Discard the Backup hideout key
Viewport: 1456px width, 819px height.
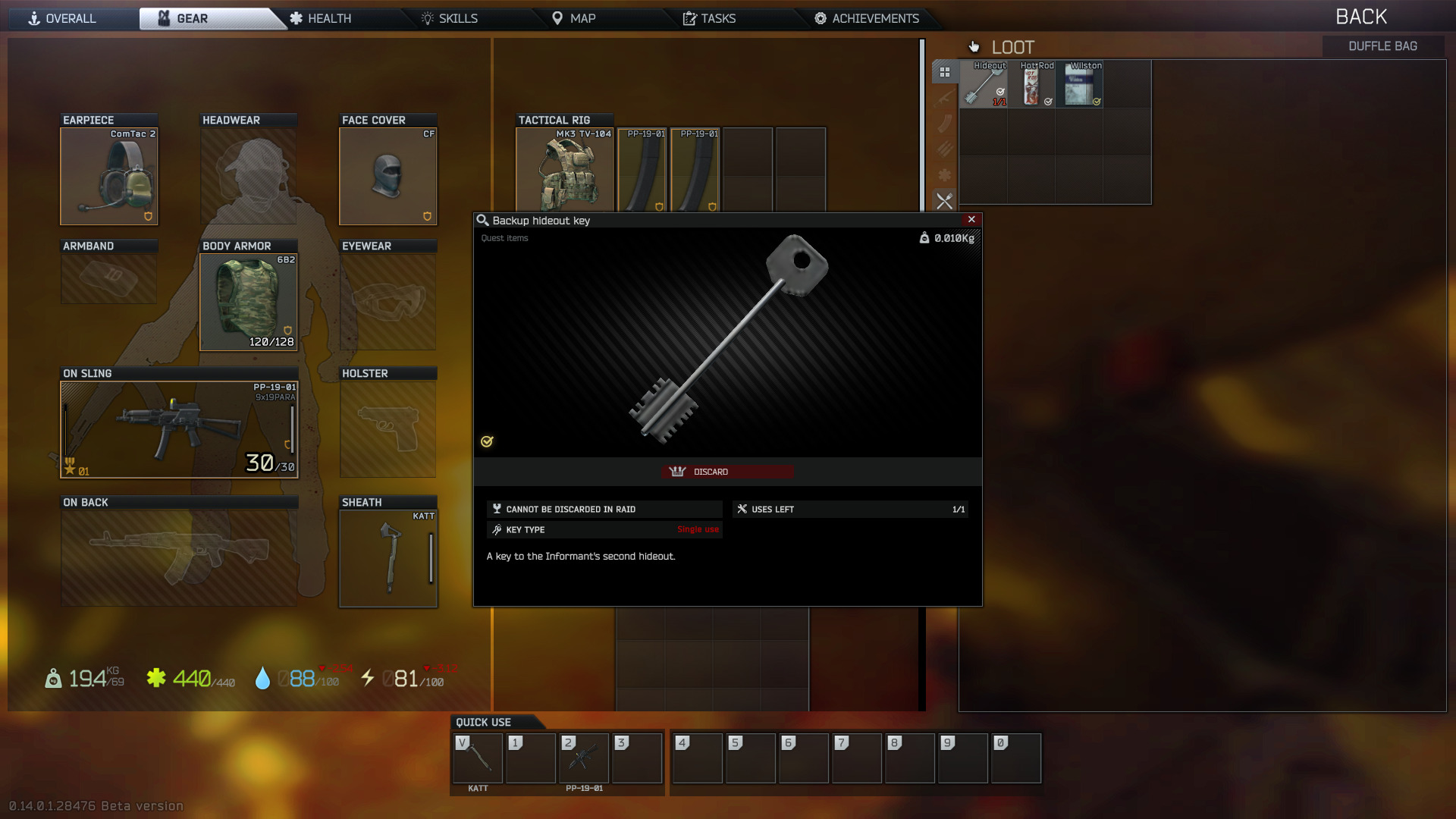(727, 471)
